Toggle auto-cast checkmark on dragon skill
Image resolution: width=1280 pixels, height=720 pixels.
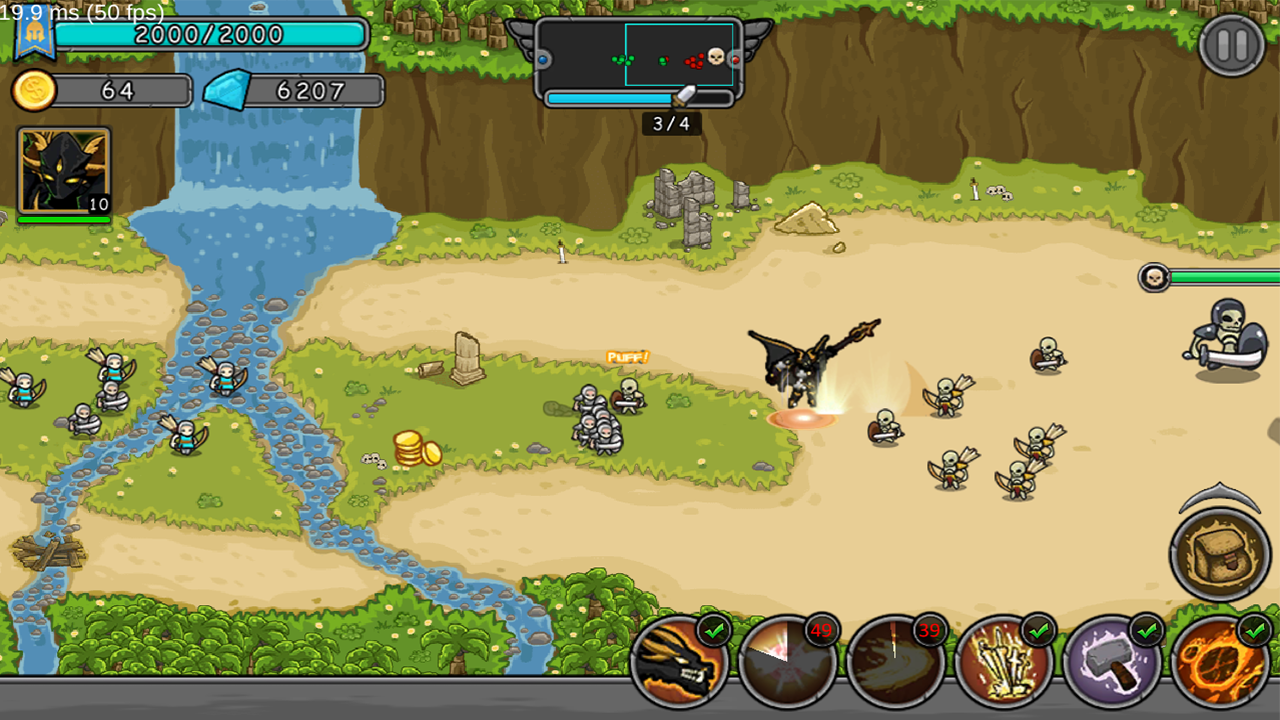[714, 632]
